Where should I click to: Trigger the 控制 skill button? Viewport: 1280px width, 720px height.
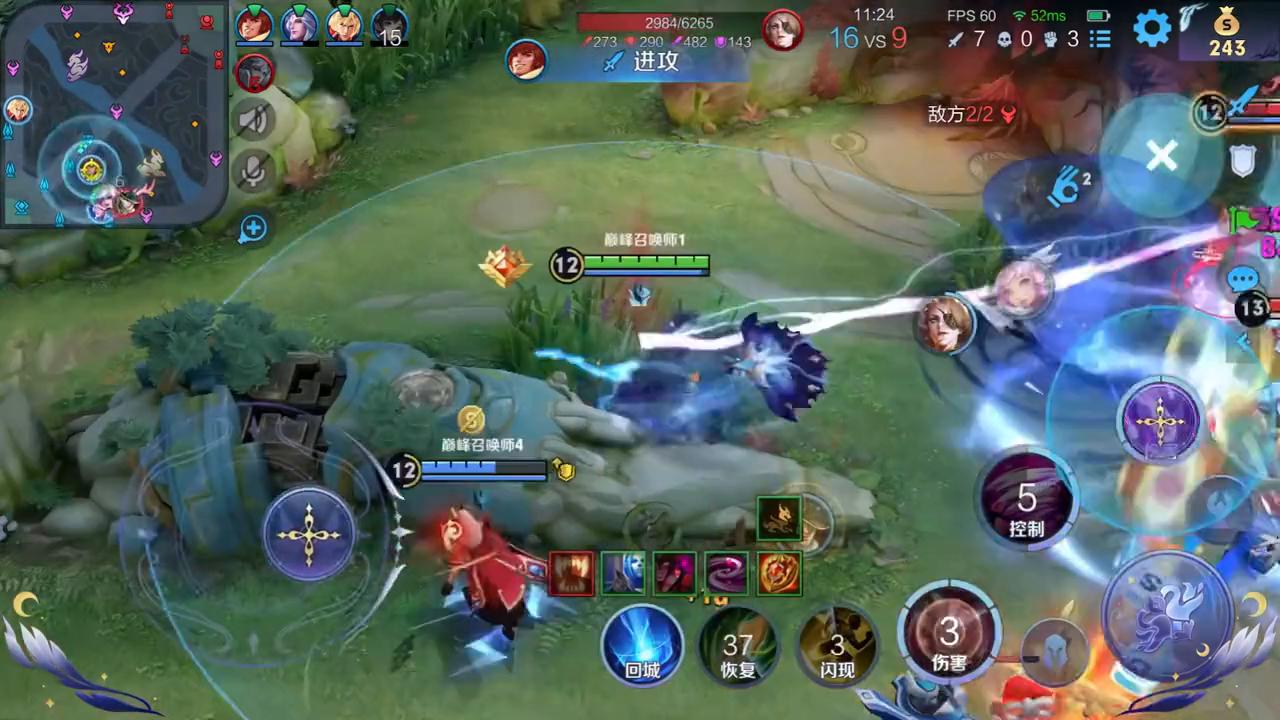coord(1027,500)
